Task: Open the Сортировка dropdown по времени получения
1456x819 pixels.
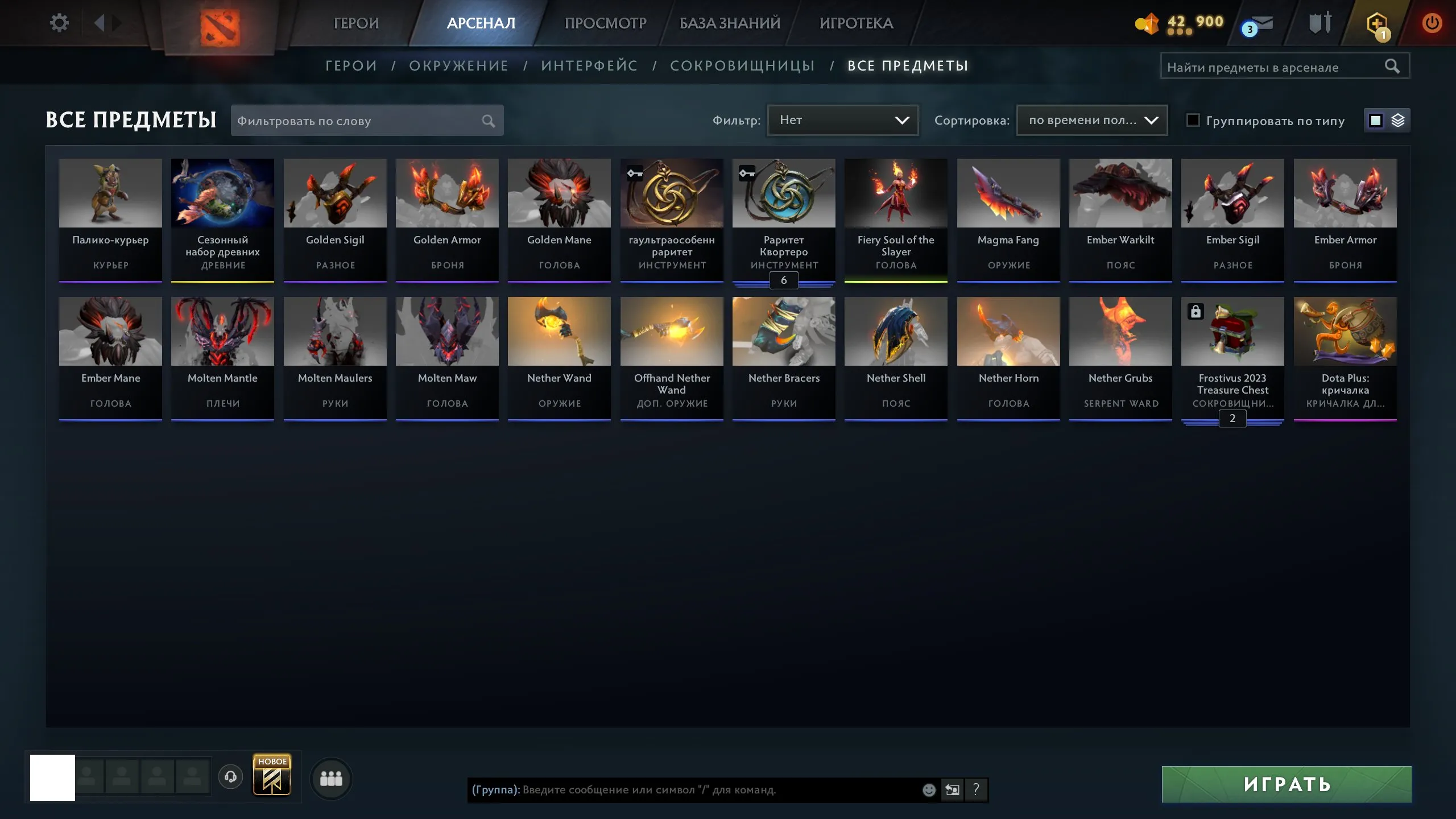Action: (x=1091, y=120)
